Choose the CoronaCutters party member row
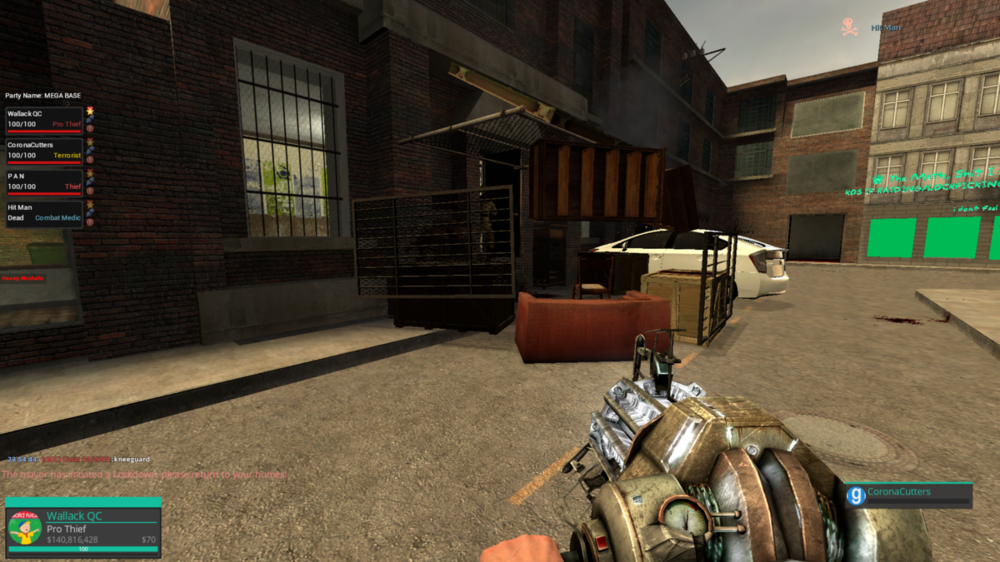 44,151
